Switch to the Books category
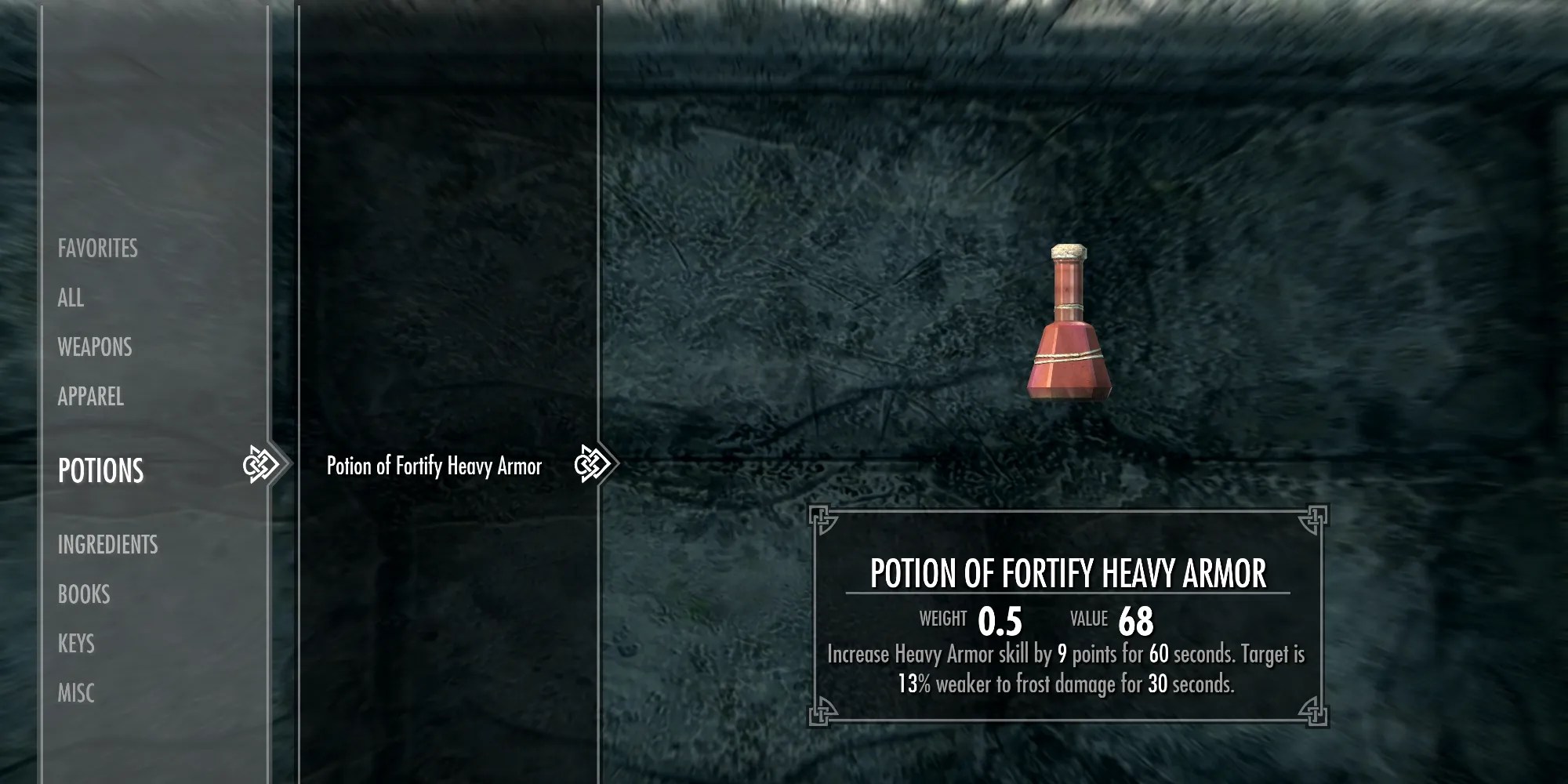The width and height of the screenshot is (1568, 784). pyautogui.click(x=84, y=594)
